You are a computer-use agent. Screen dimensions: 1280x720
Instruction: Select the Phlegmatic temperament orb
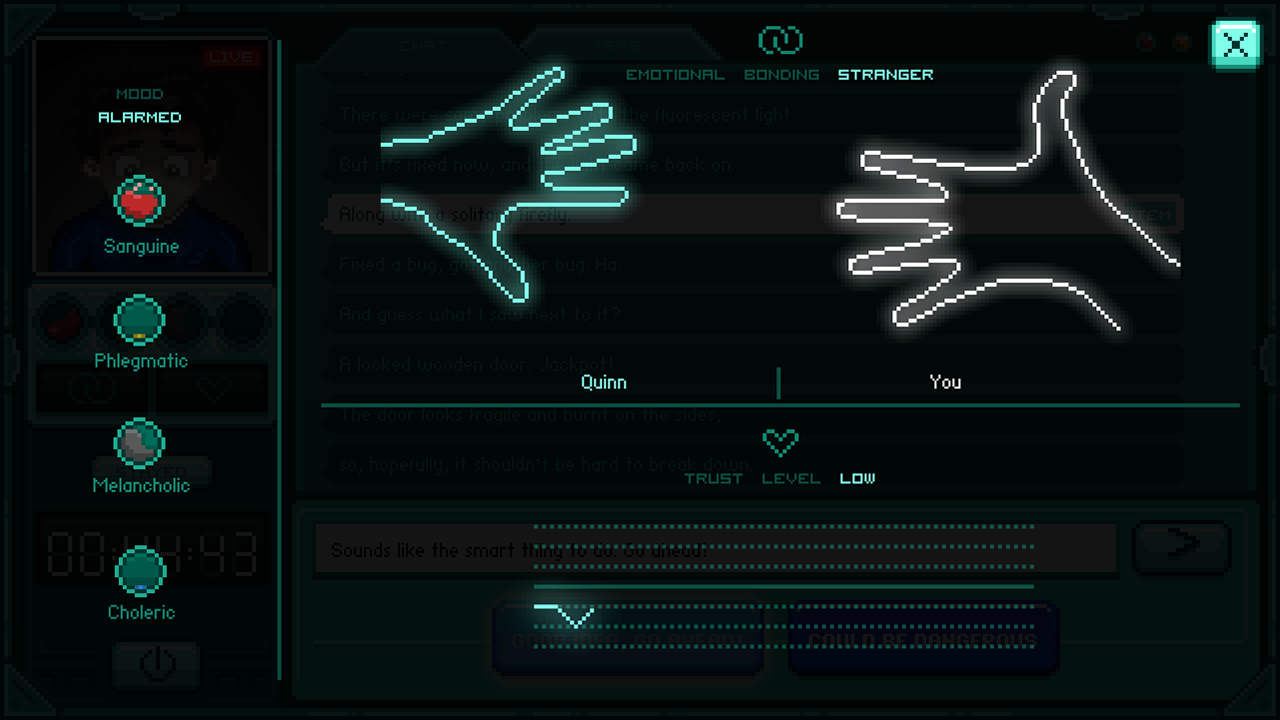141,321
